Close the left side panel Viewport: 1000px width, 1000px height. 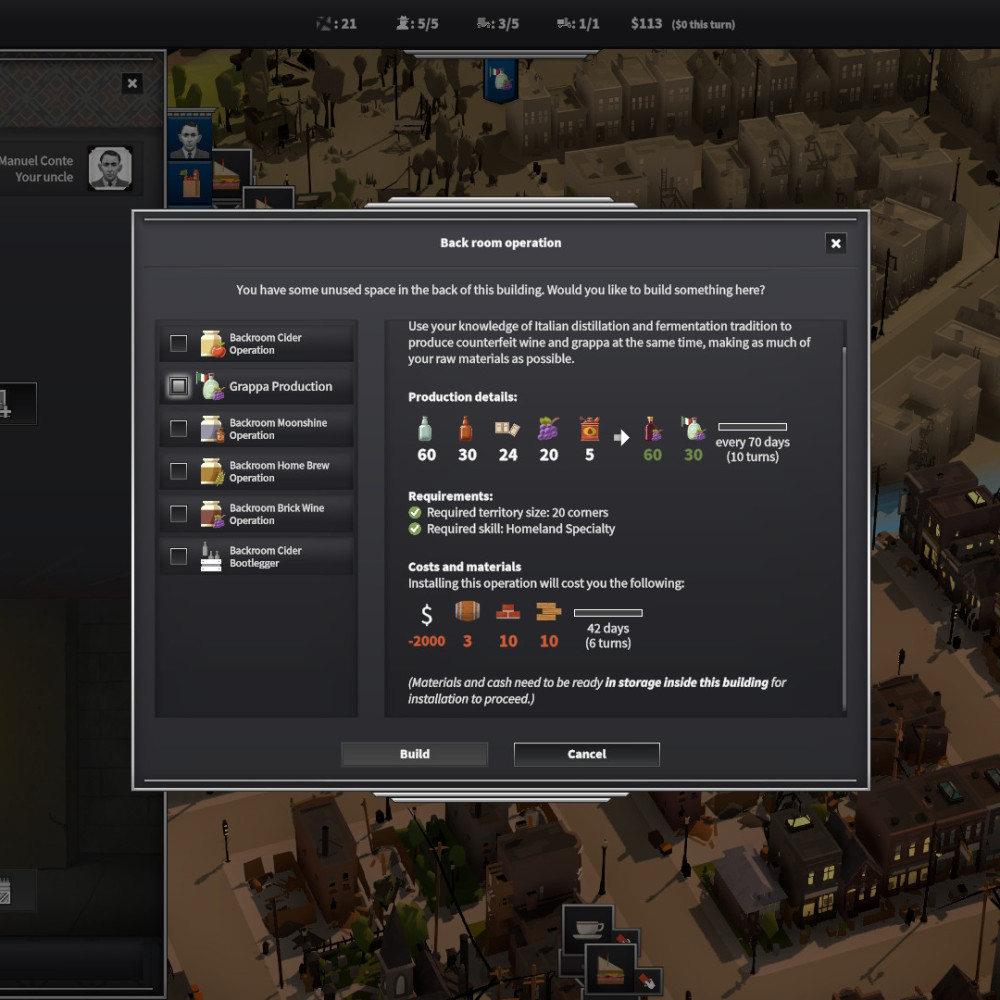click(x=132, y=84)
